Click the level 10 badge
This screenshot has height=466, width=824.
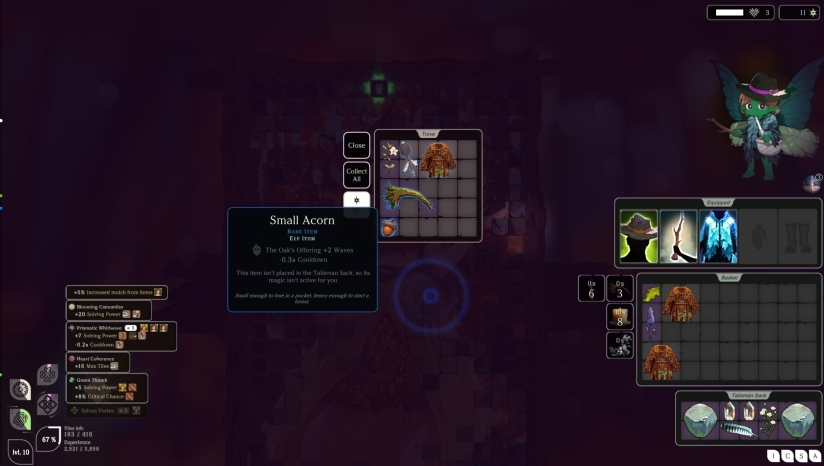click(20, 451)
